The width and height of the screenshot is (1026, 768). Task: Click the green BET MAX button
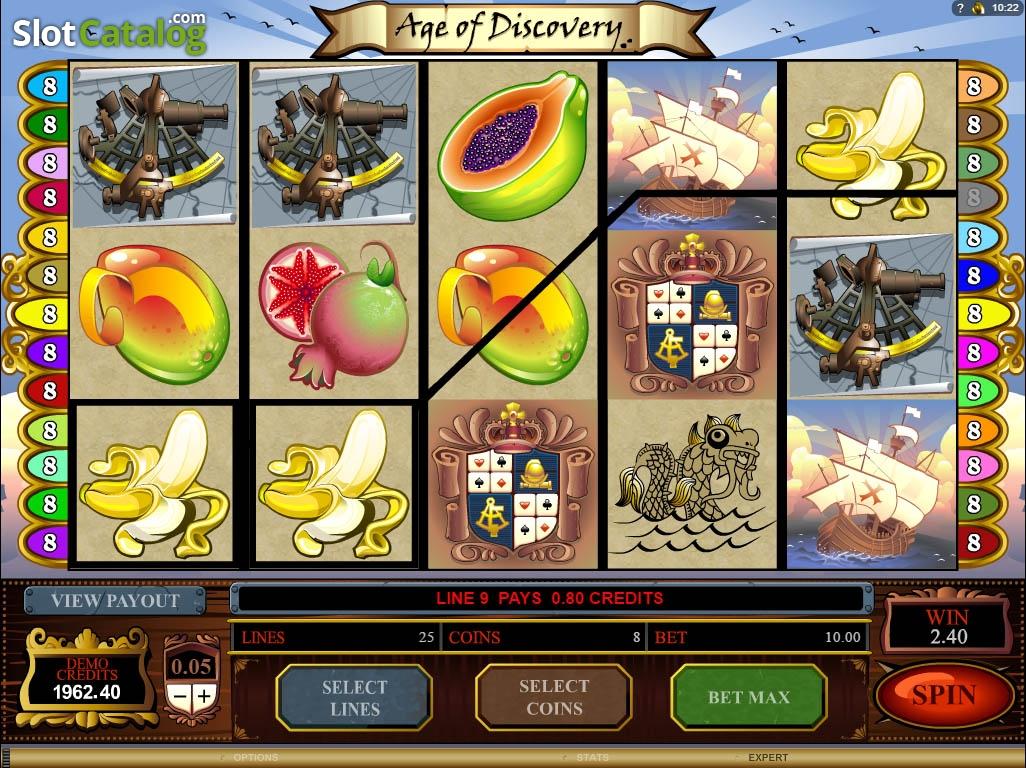(x=748, y=697)
